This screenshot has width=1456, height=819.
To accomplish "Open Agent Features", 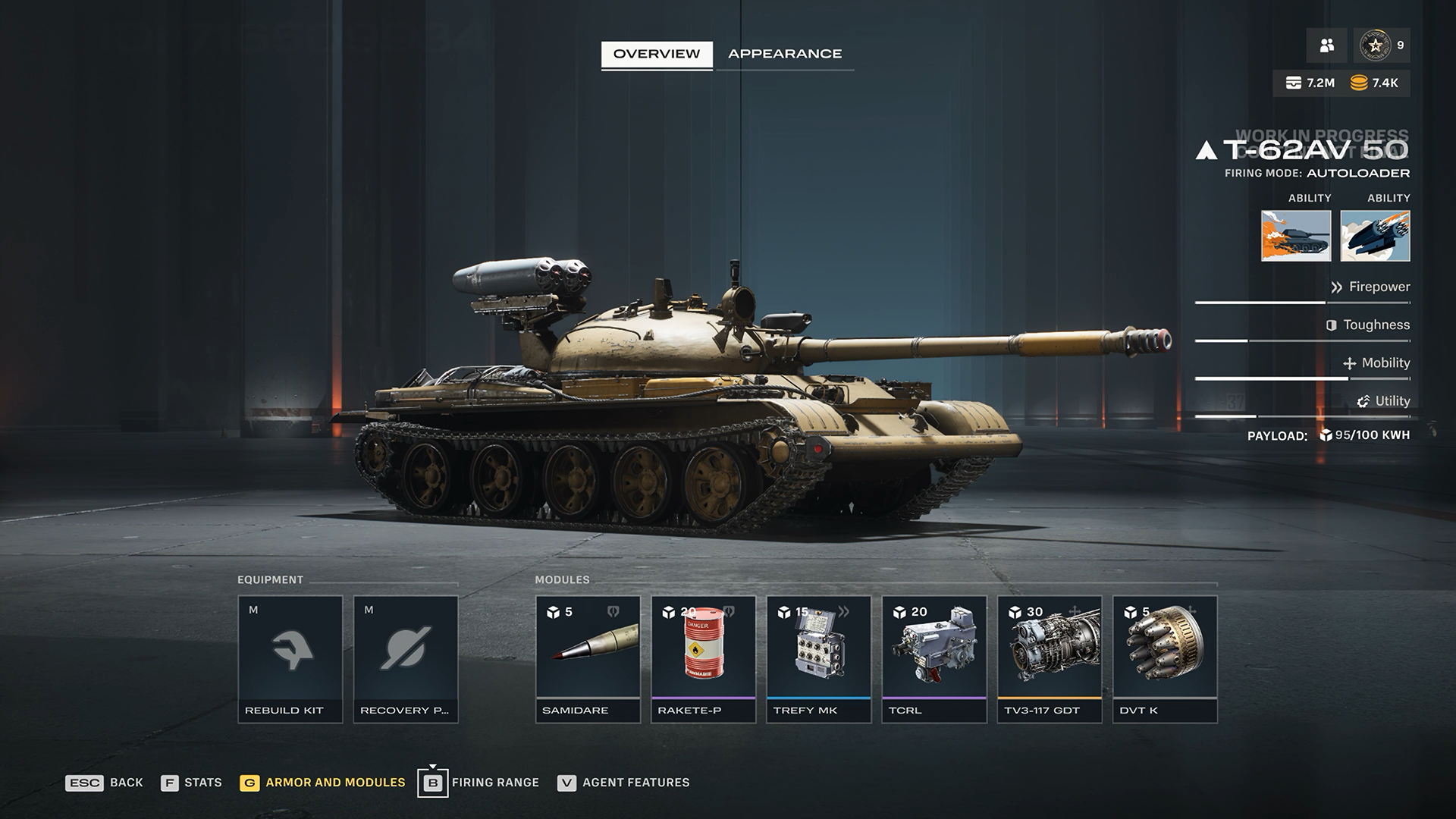I will 623,783.
